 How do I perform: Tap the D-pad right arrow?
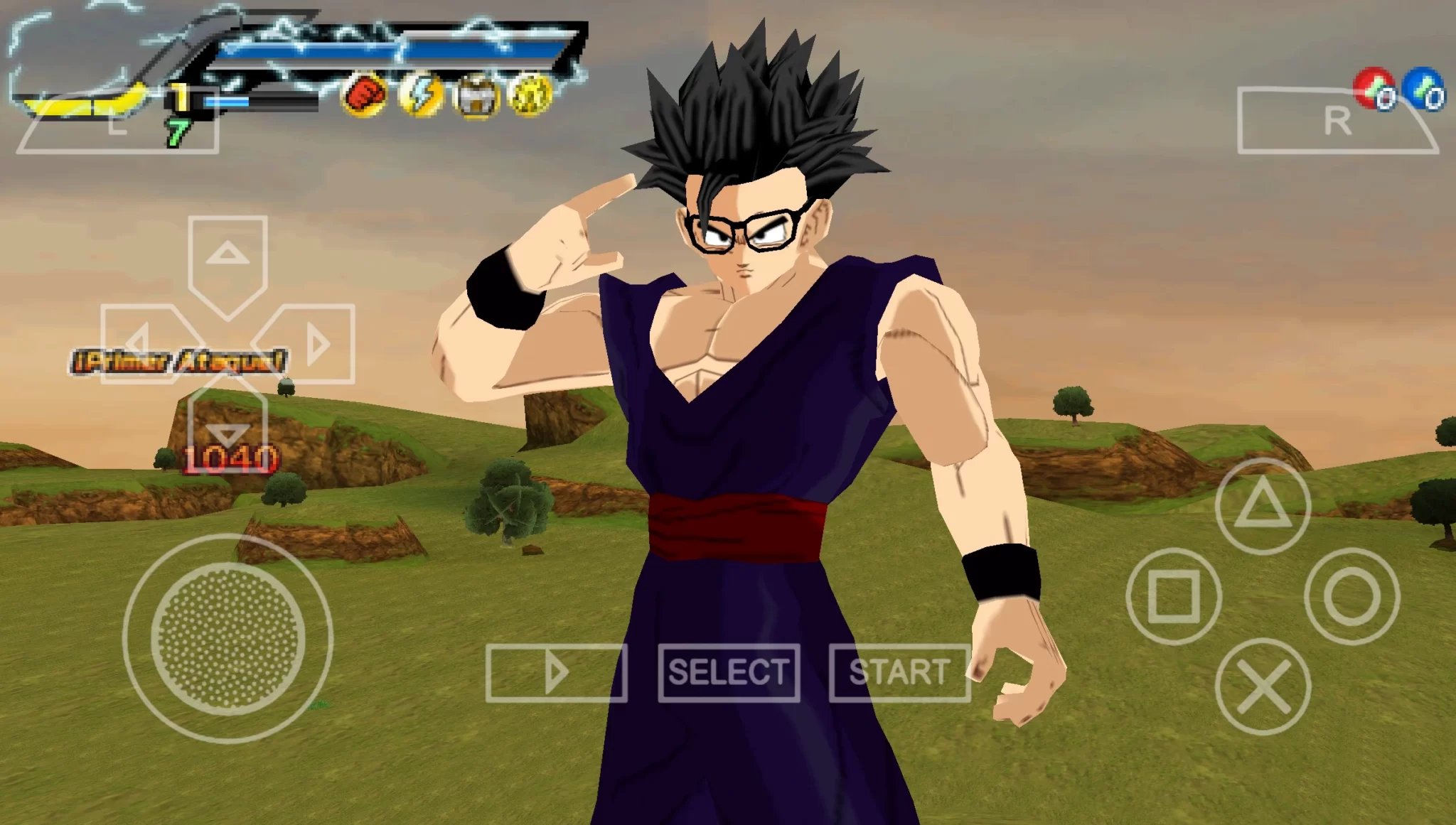coord(315,344)
